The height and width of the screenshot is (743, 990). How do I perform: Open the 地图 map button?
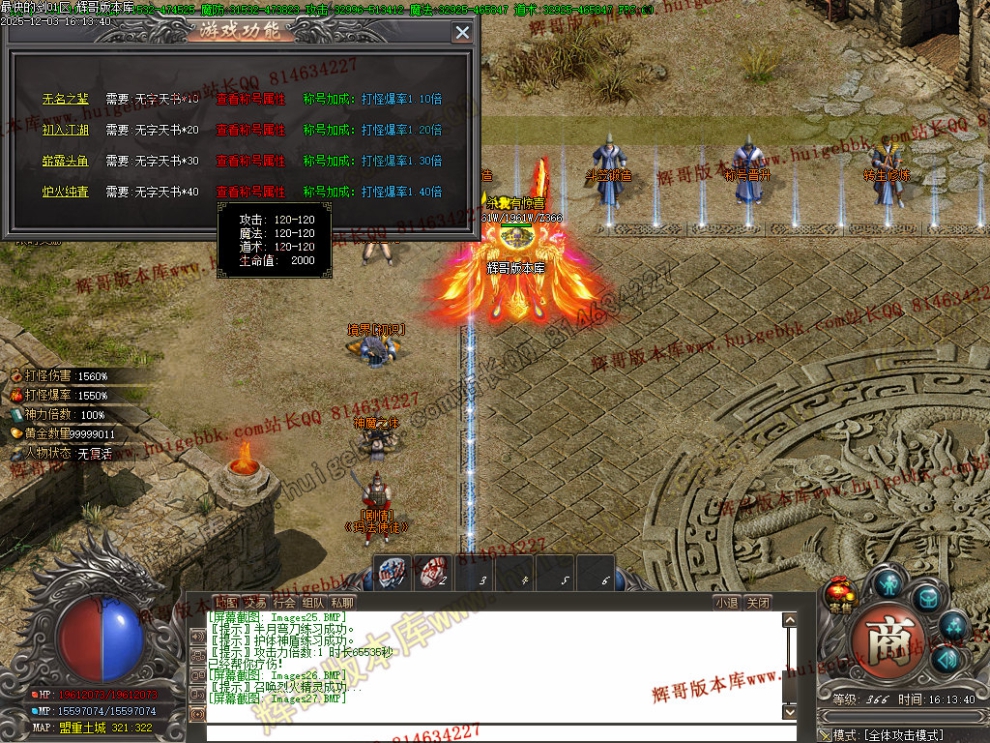coord(226,602)
